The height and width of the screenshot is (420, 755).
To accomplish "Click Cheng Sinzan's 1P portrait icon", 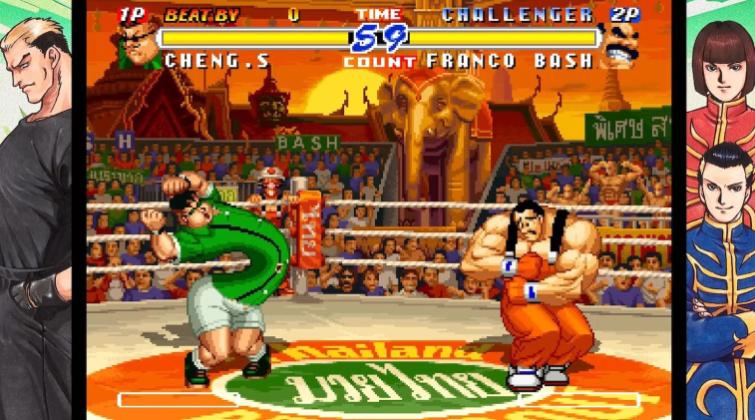I will point(137,43).
